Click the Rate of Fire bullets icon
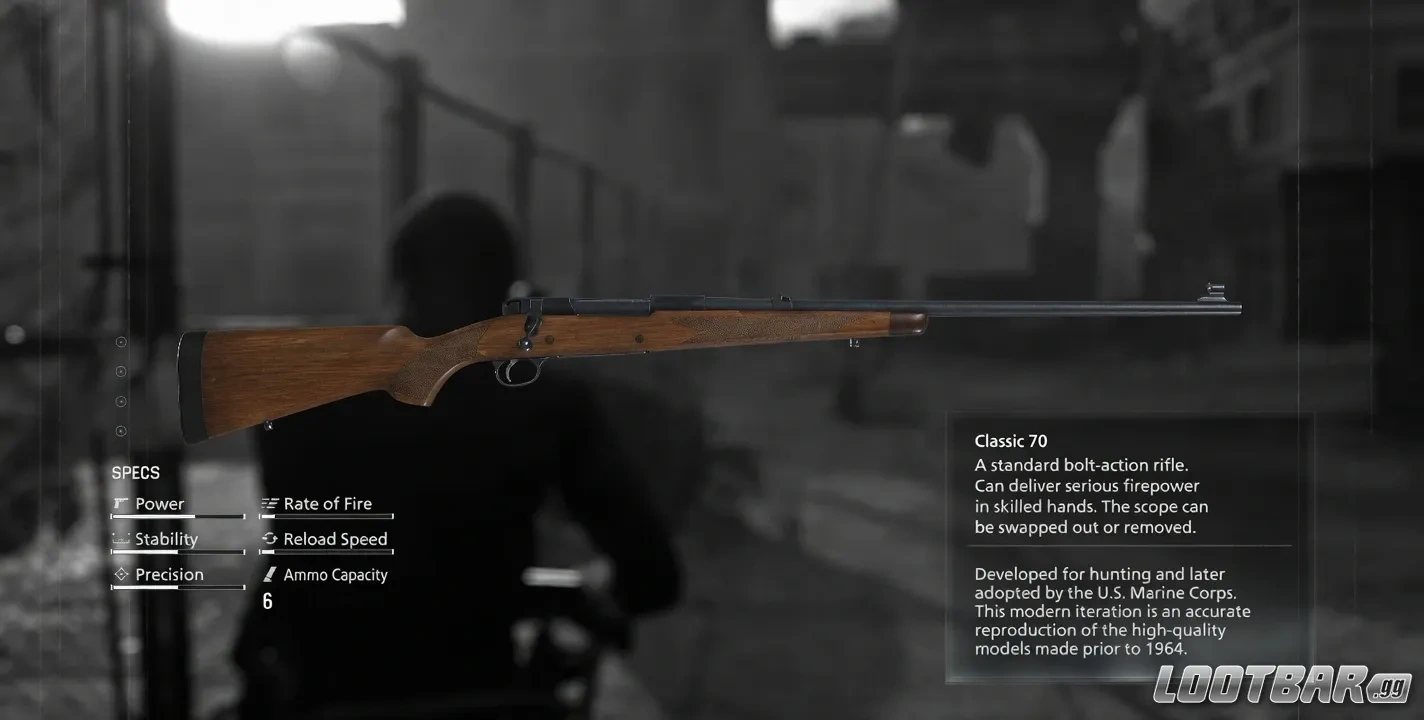The height and width of the screenshot is (720, 1424). pyautogui.click(x=268, y=503)
